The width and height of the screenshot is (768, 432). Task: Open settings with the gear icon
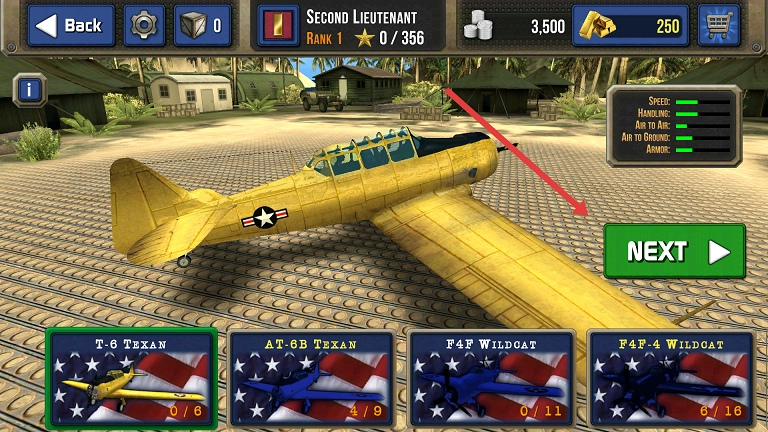tap(144, 26)
